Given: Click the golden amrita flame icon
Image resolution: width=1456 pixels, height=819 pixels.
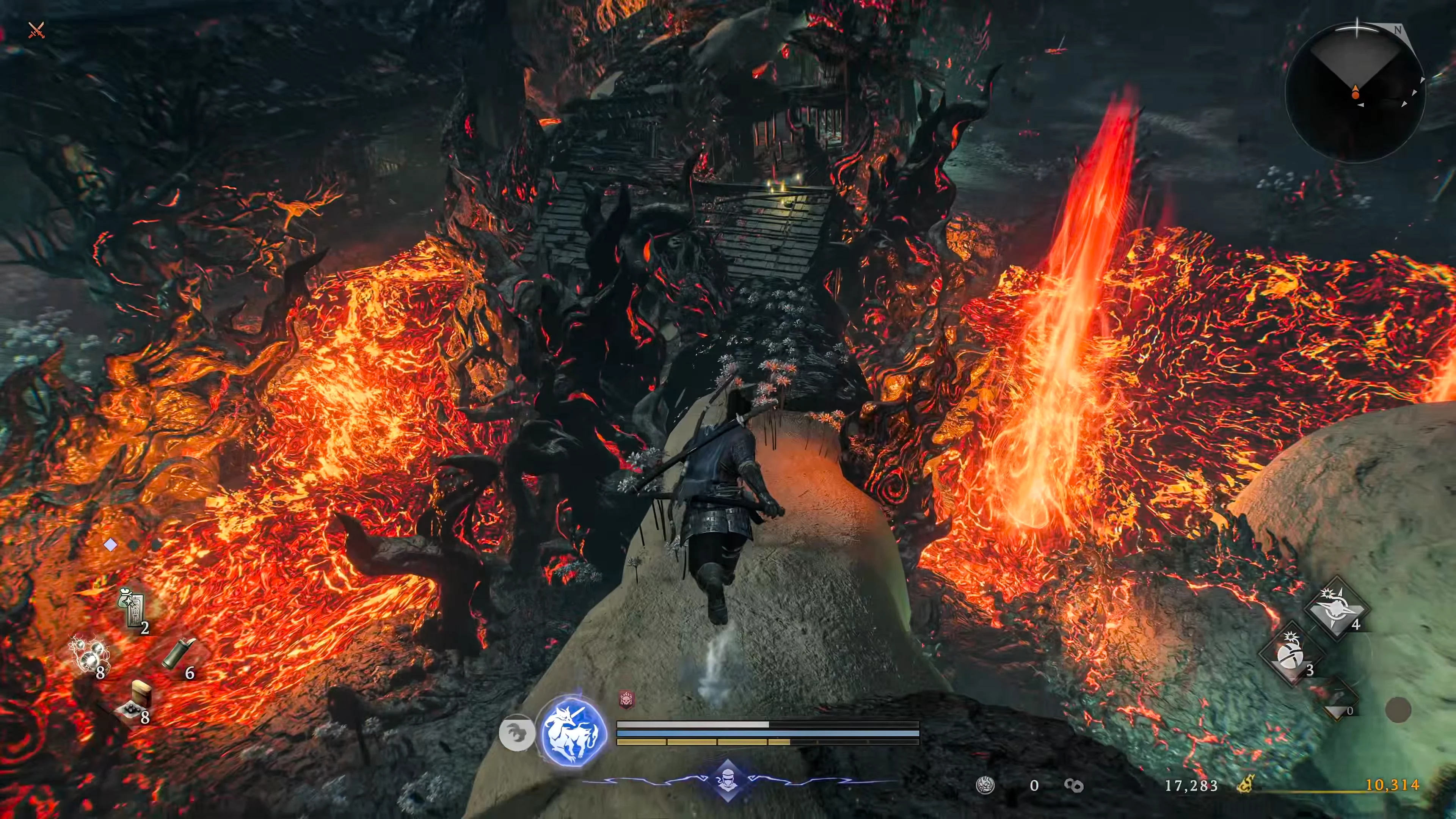Looking at the screenshot, I should click(1245, 784).
